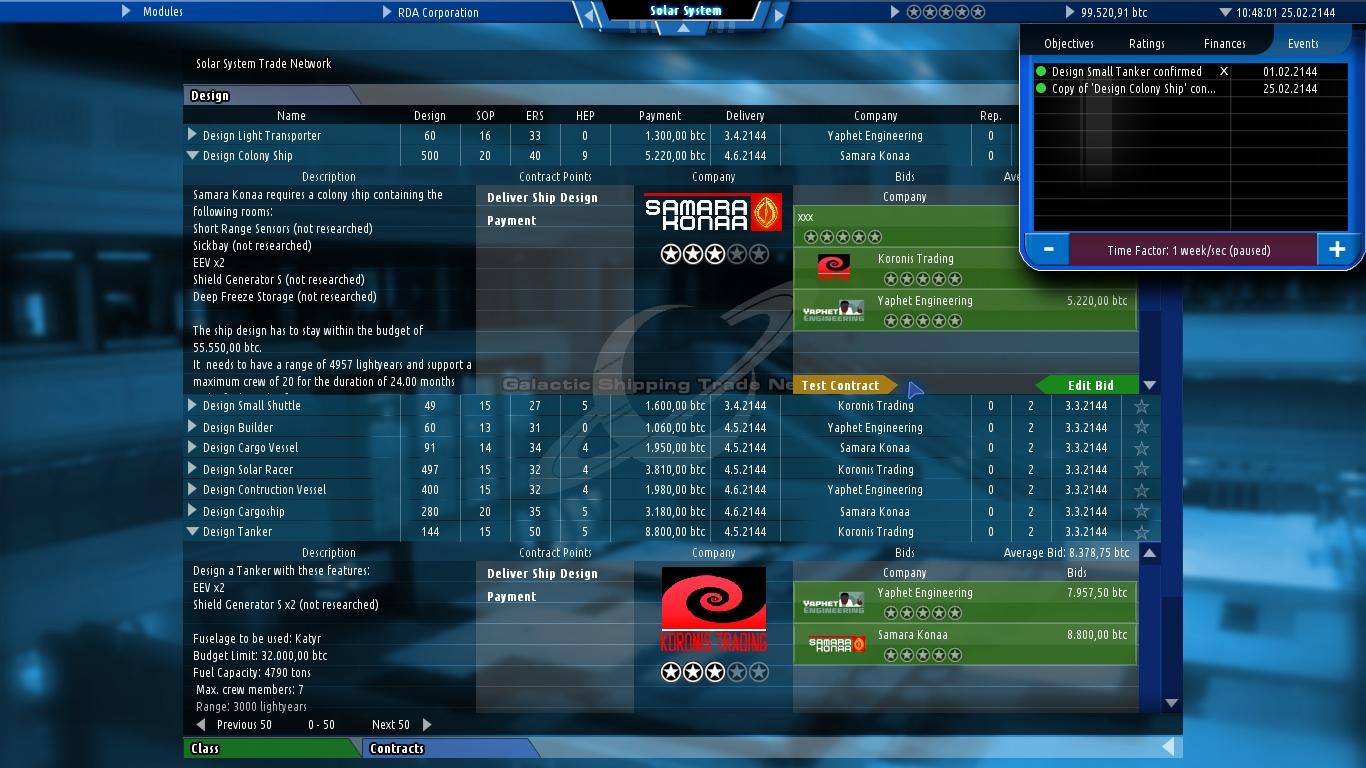The height and width of the screenshot is (768, 1366).
Task: Click the Next 50 navigation link
Action: (390, 724)
